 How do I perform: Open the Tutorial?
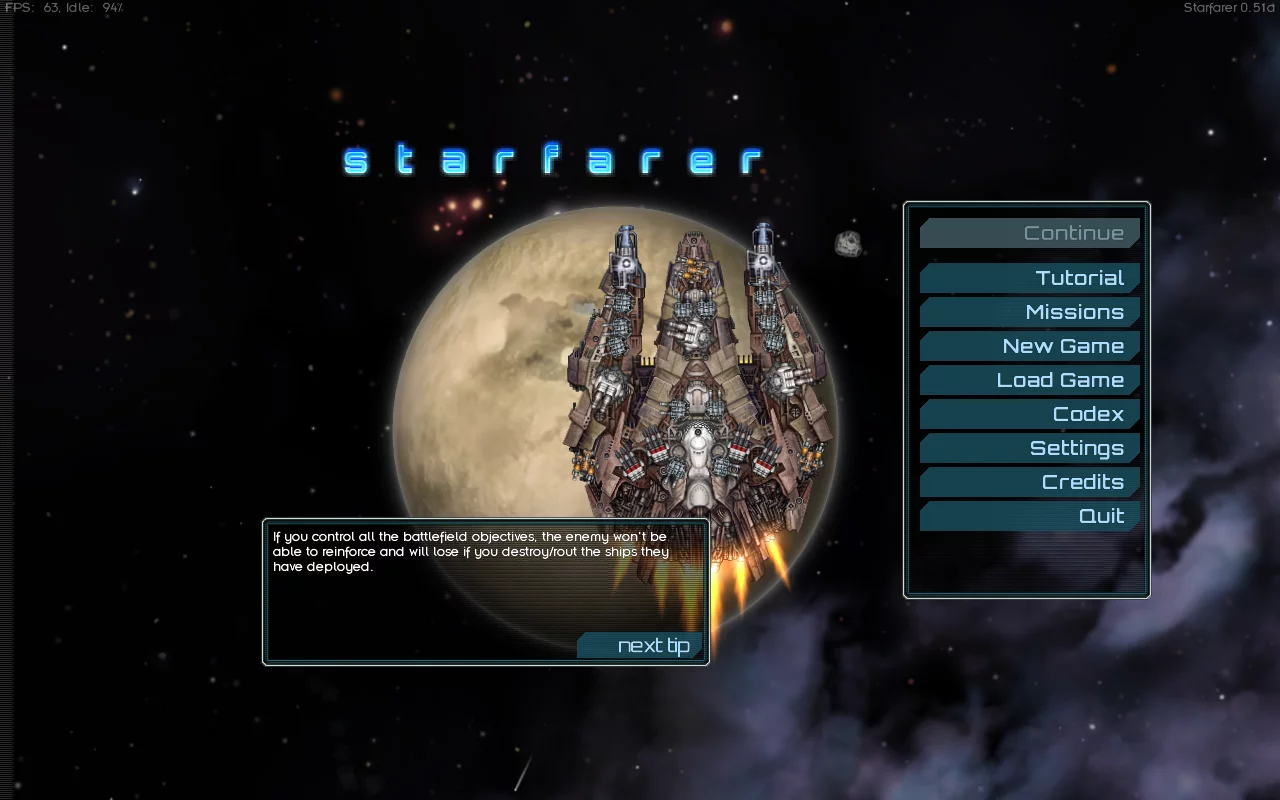point(1030,278)
